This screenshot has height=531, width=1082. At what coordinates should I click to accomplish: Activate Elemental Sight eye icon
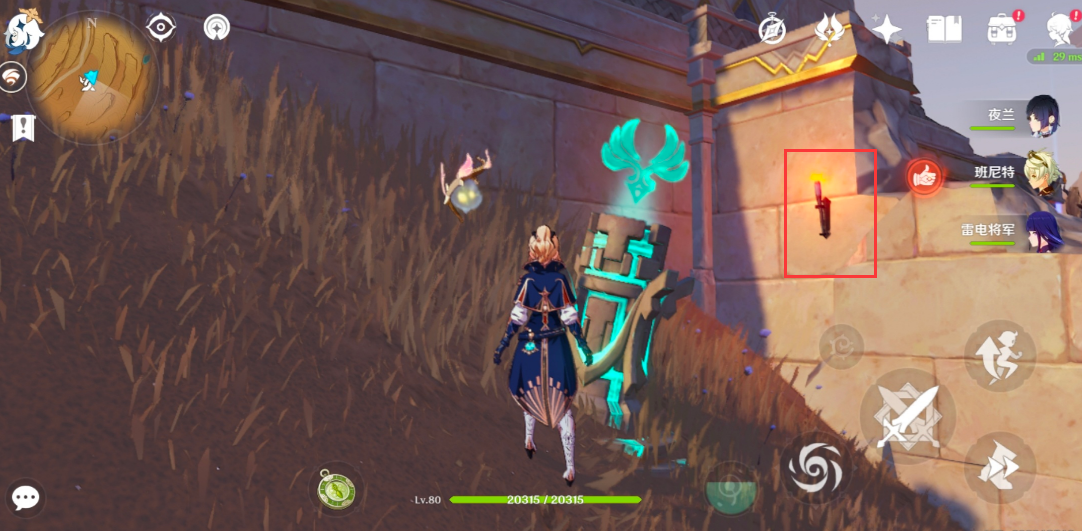coord(161,27)
